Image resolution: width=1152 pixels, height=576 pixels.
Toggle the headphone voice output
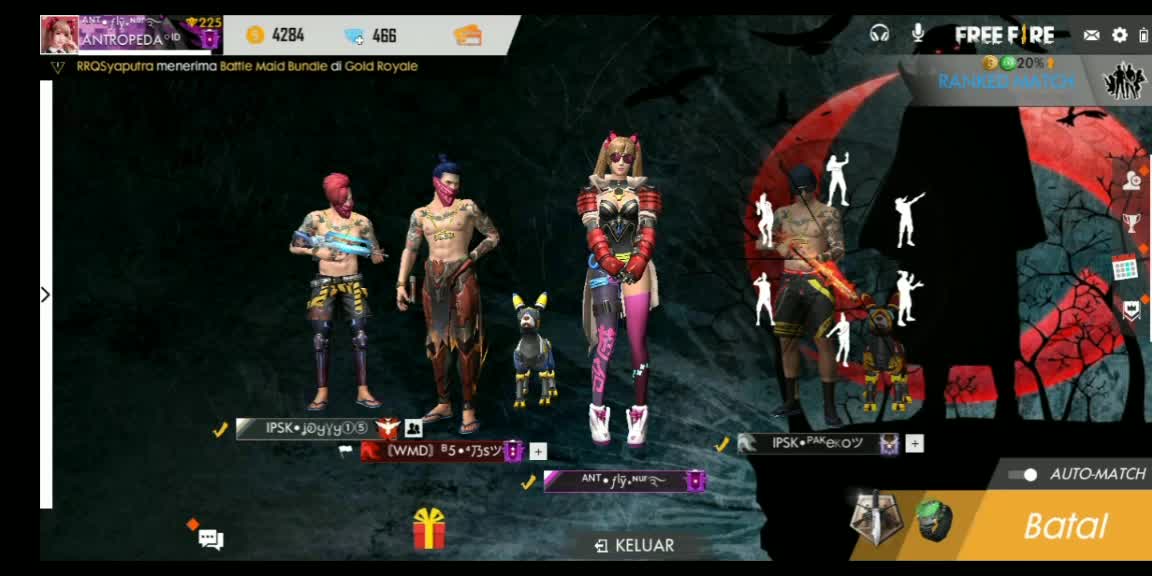click(880, 34)
